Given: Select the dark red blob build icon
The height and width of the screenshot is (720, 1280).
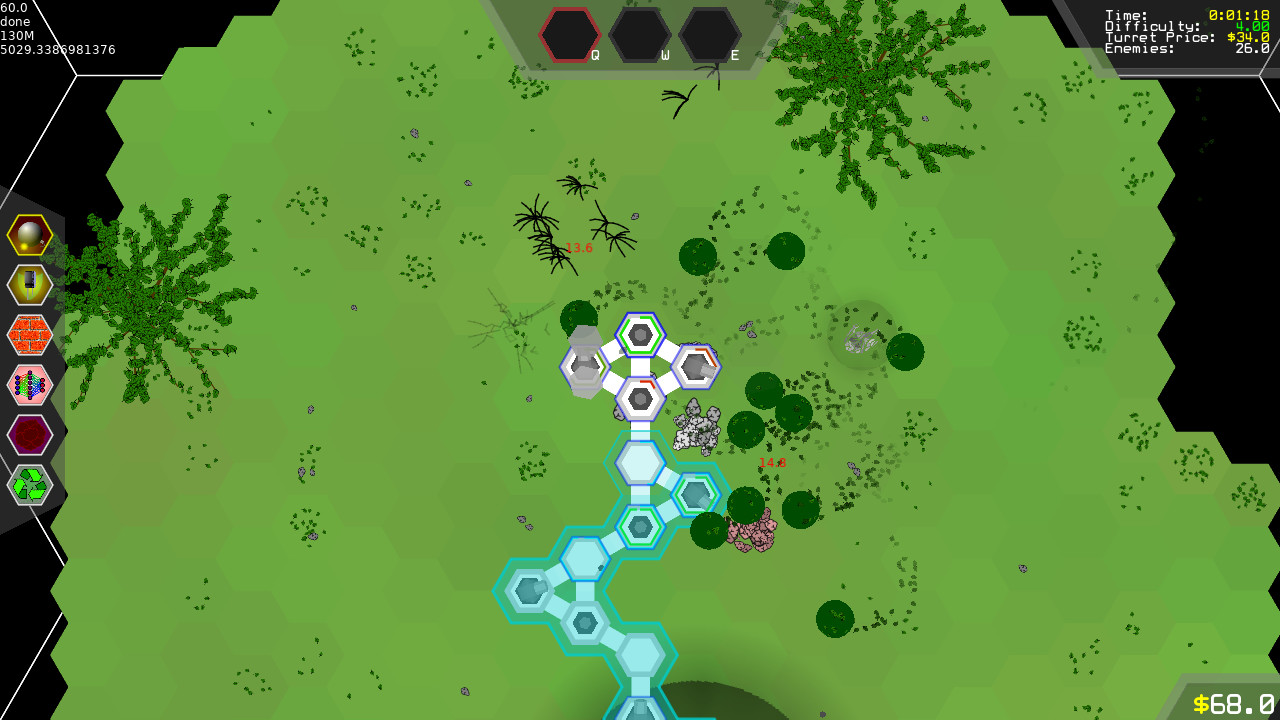Looking at the screenshot, I should point(30,435).
